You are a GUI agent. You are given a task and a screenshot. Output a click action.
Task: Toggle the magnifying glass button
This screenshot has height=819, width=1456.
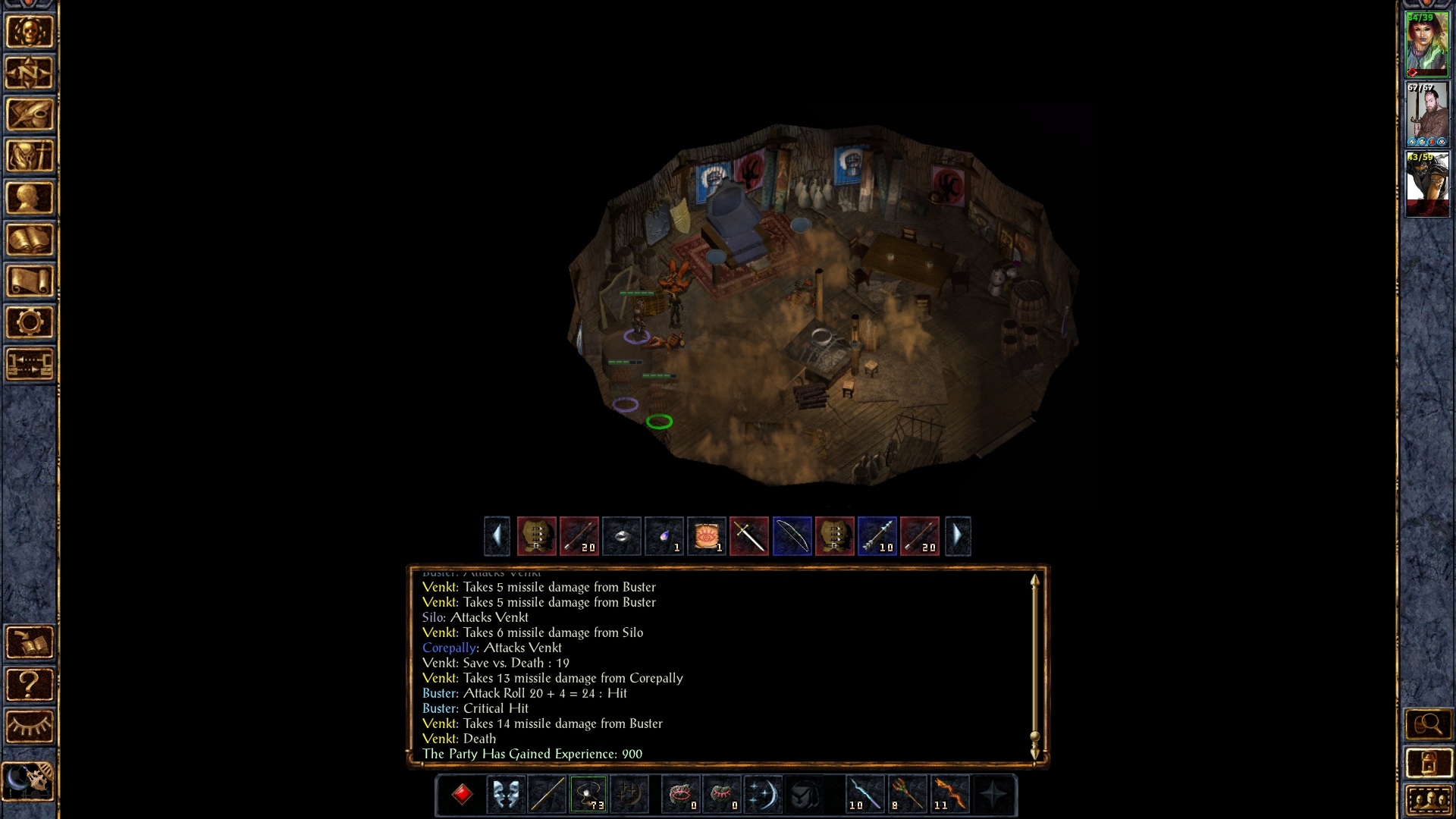click(x=1428, y=724)
